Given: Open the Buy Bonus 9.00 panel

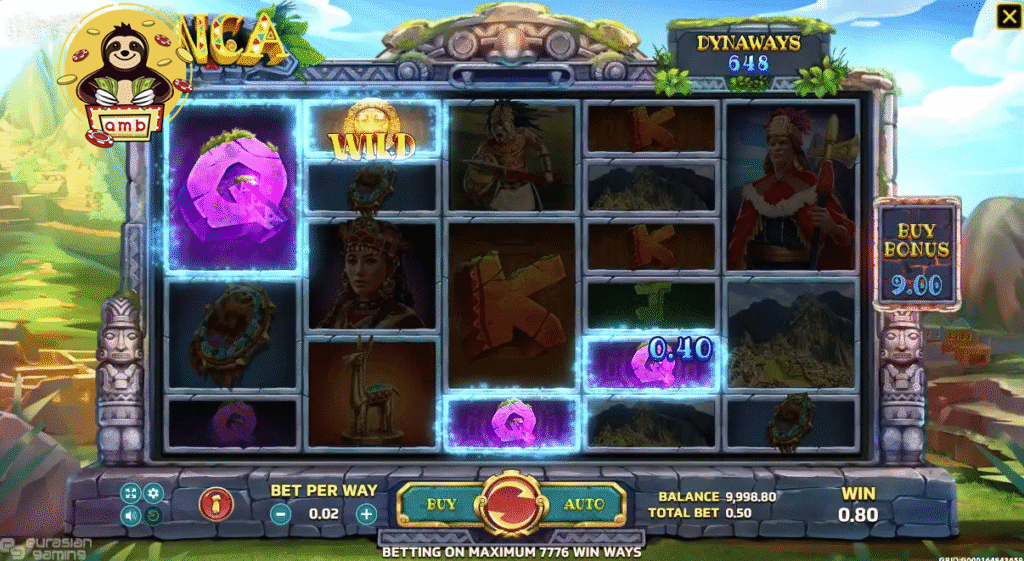Looking at the screenshot, I should click(918, 253).
